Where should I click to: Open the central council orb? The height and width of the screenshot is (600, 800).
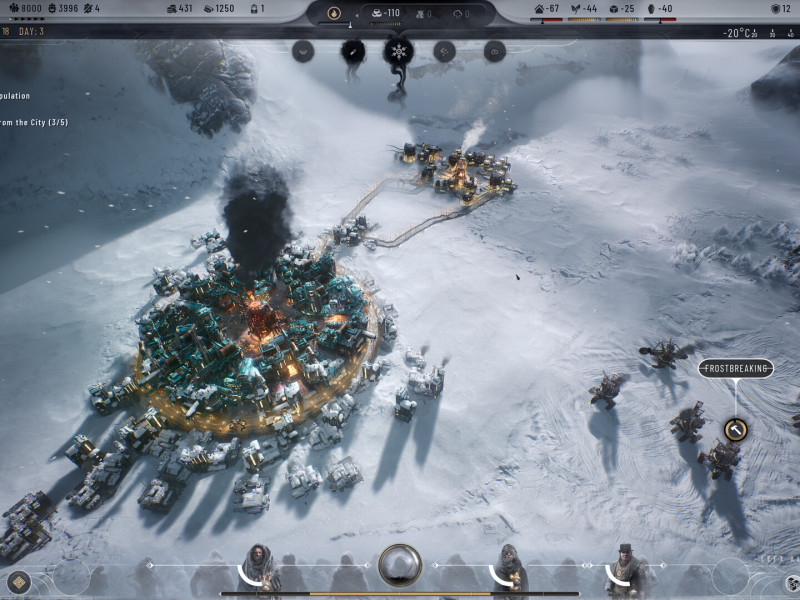coord(400,565)
